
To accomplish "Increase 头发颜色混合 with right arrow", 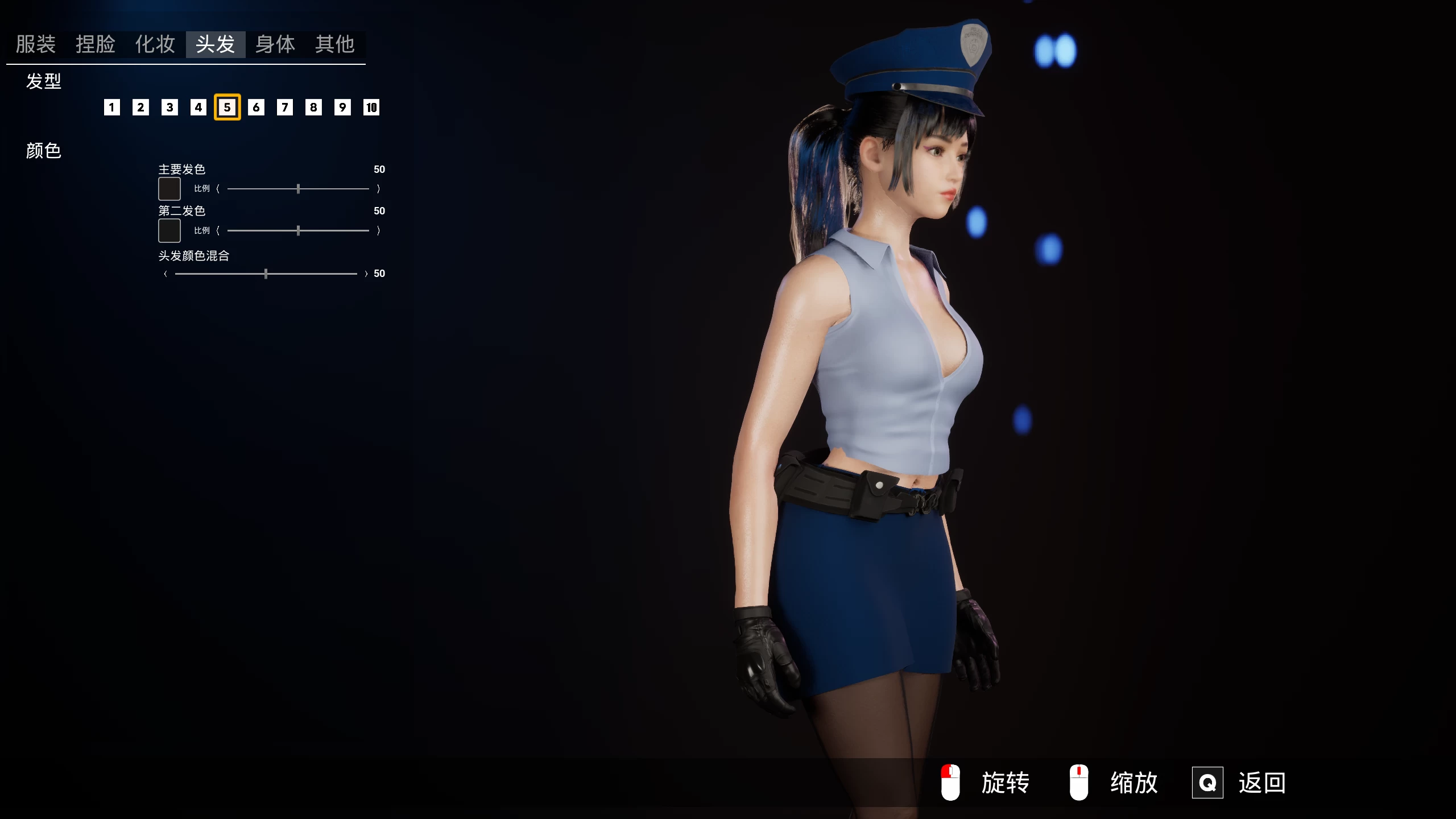I will pyautogui.click(x=366, y=274).
